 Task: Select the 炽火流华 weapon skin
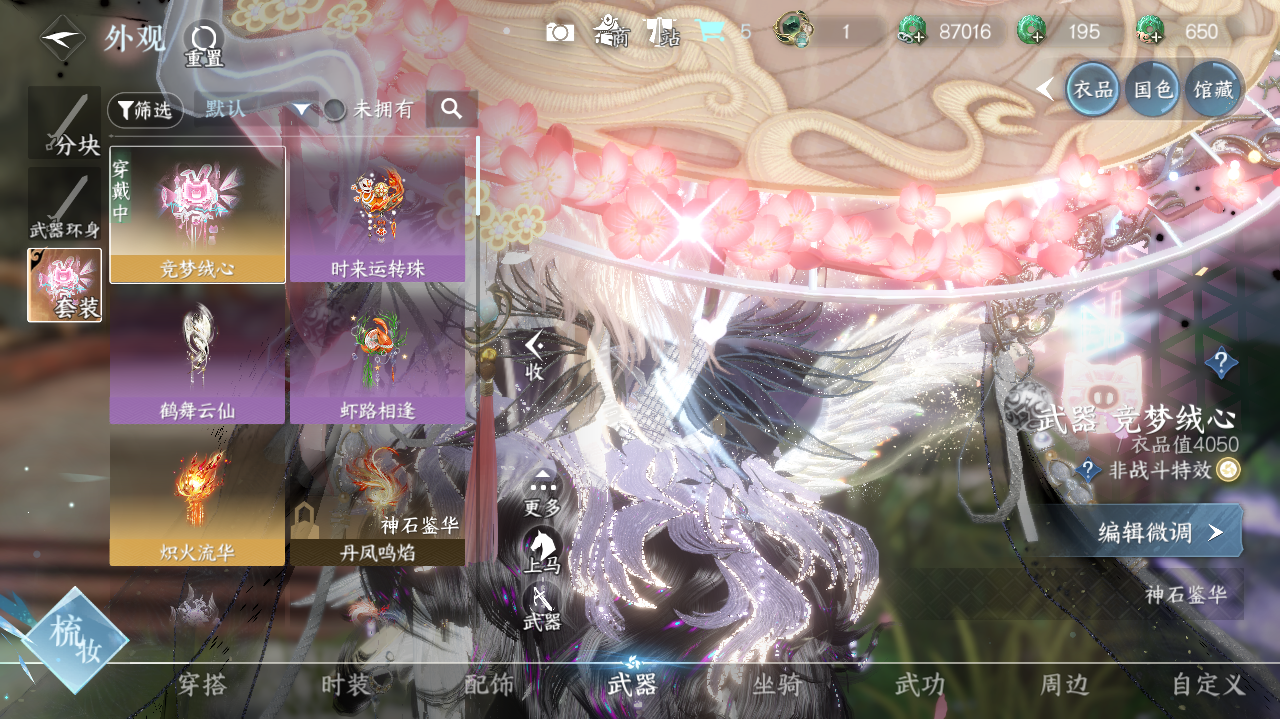[x=197, y=495]
